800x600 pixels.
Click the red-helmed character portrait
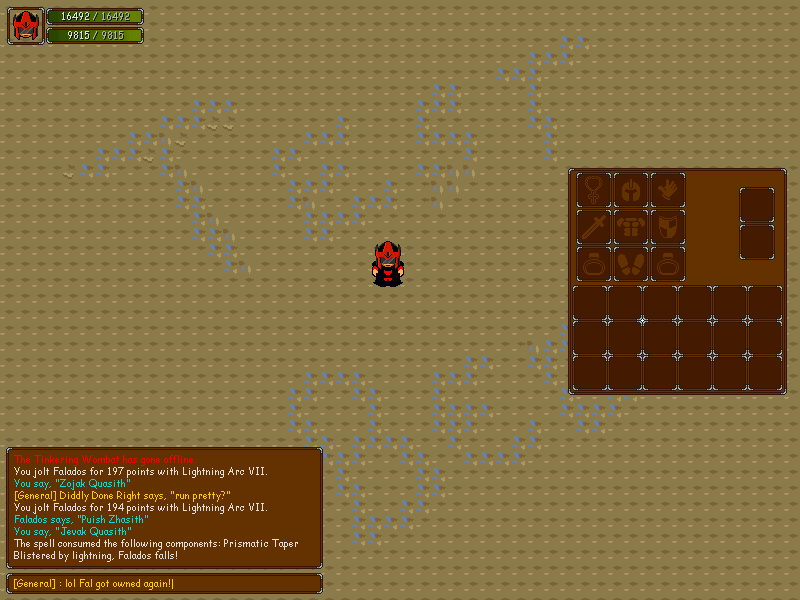coord(26,26)
